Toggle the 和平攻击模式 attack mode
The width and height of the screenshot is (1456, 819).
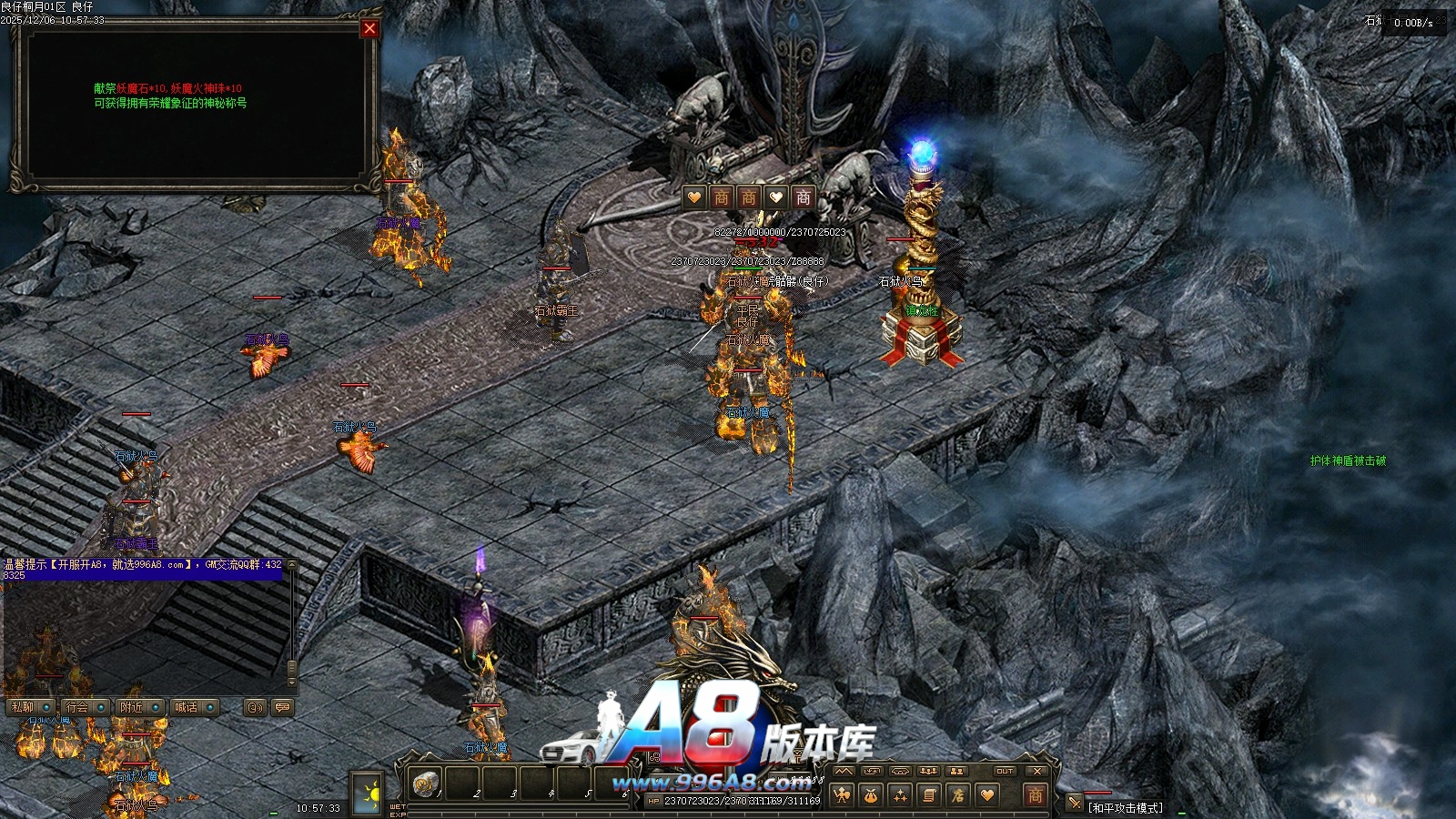point(1126,808)
